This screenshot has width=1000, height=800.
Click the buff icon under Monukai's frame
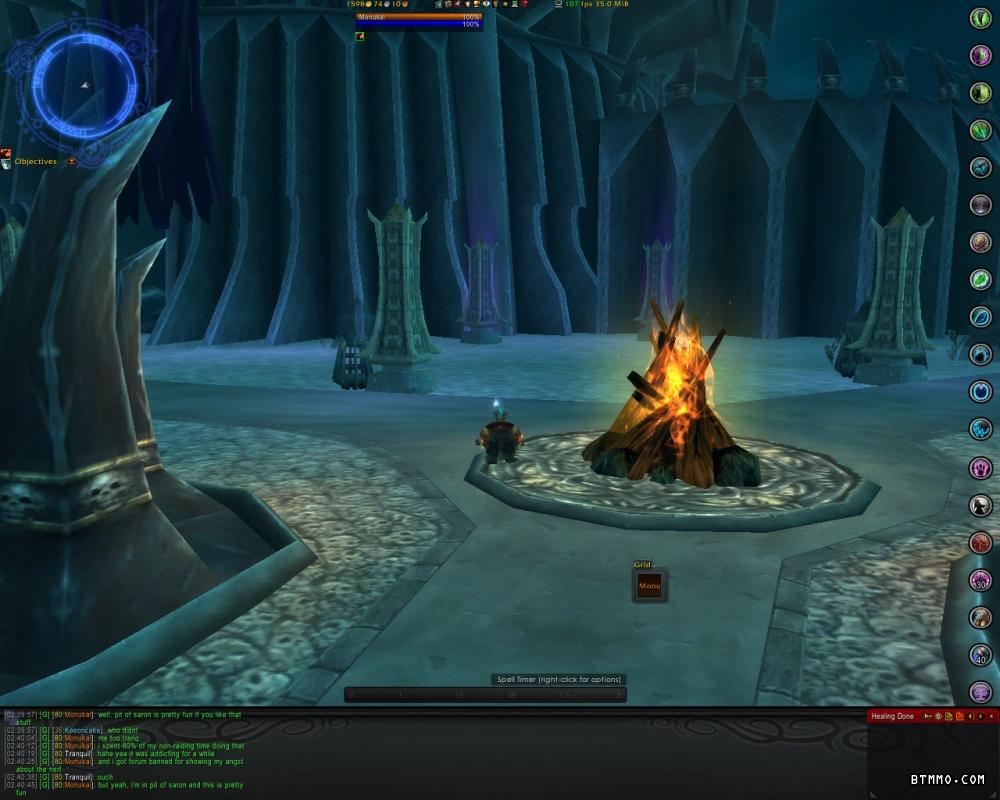tap(360, 36)
